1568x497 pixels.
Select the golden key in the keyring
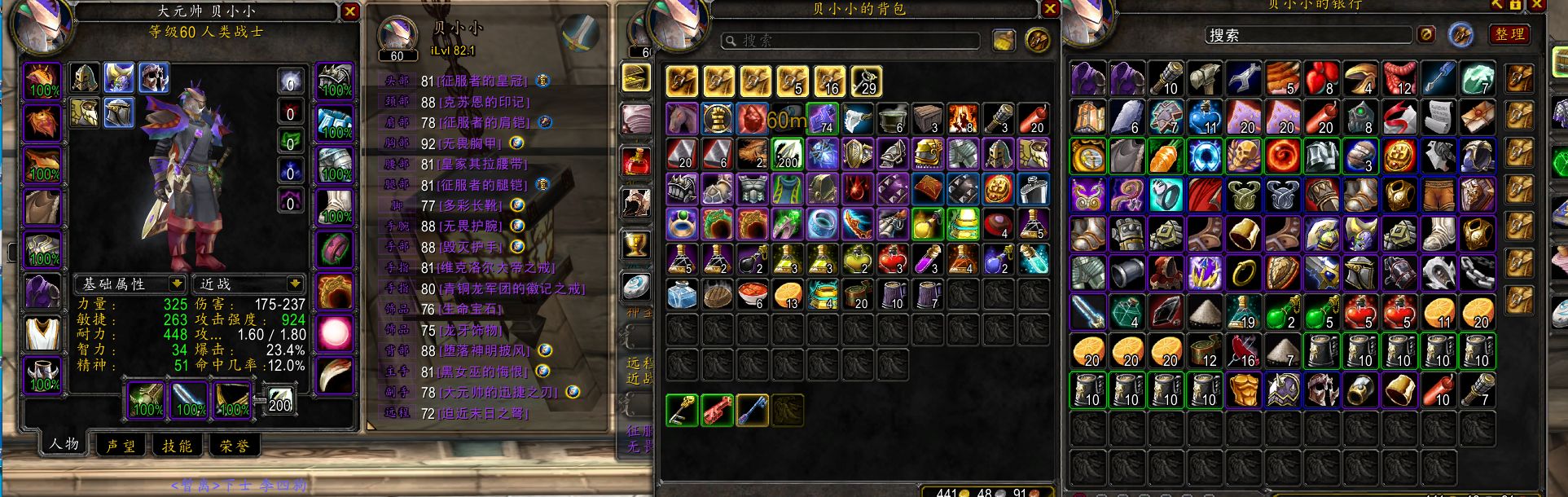click(682, 411)
